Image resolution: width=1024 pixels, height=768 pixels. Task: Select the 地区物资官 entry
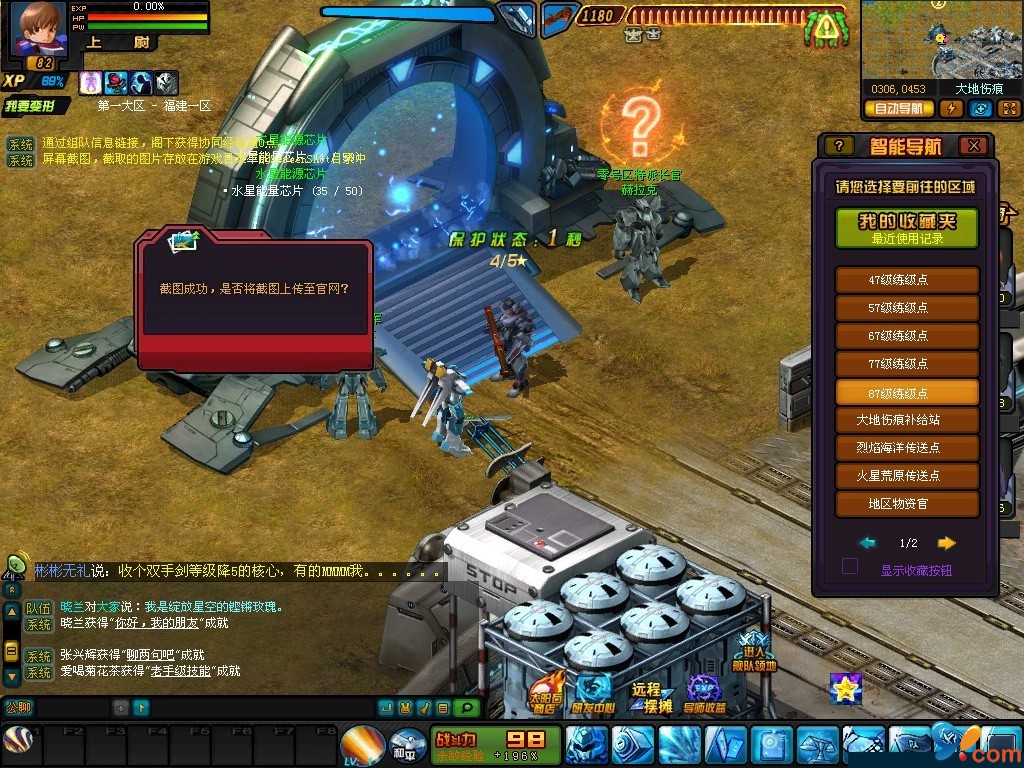907,504
